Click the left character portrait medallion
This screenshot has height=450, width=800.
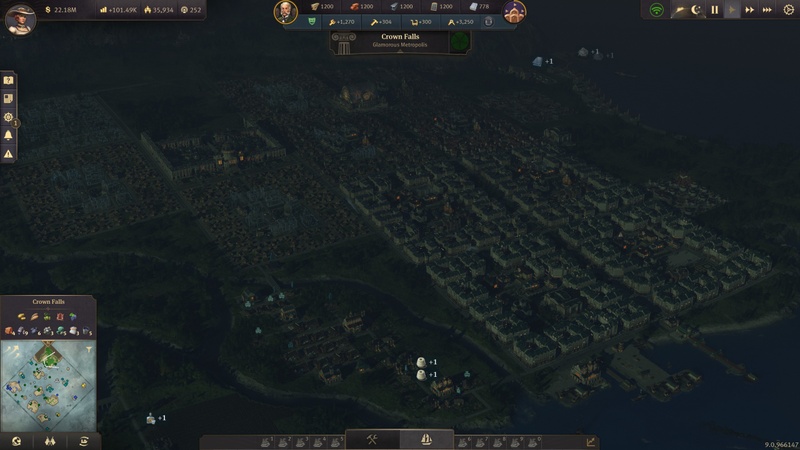pos(286,13)
